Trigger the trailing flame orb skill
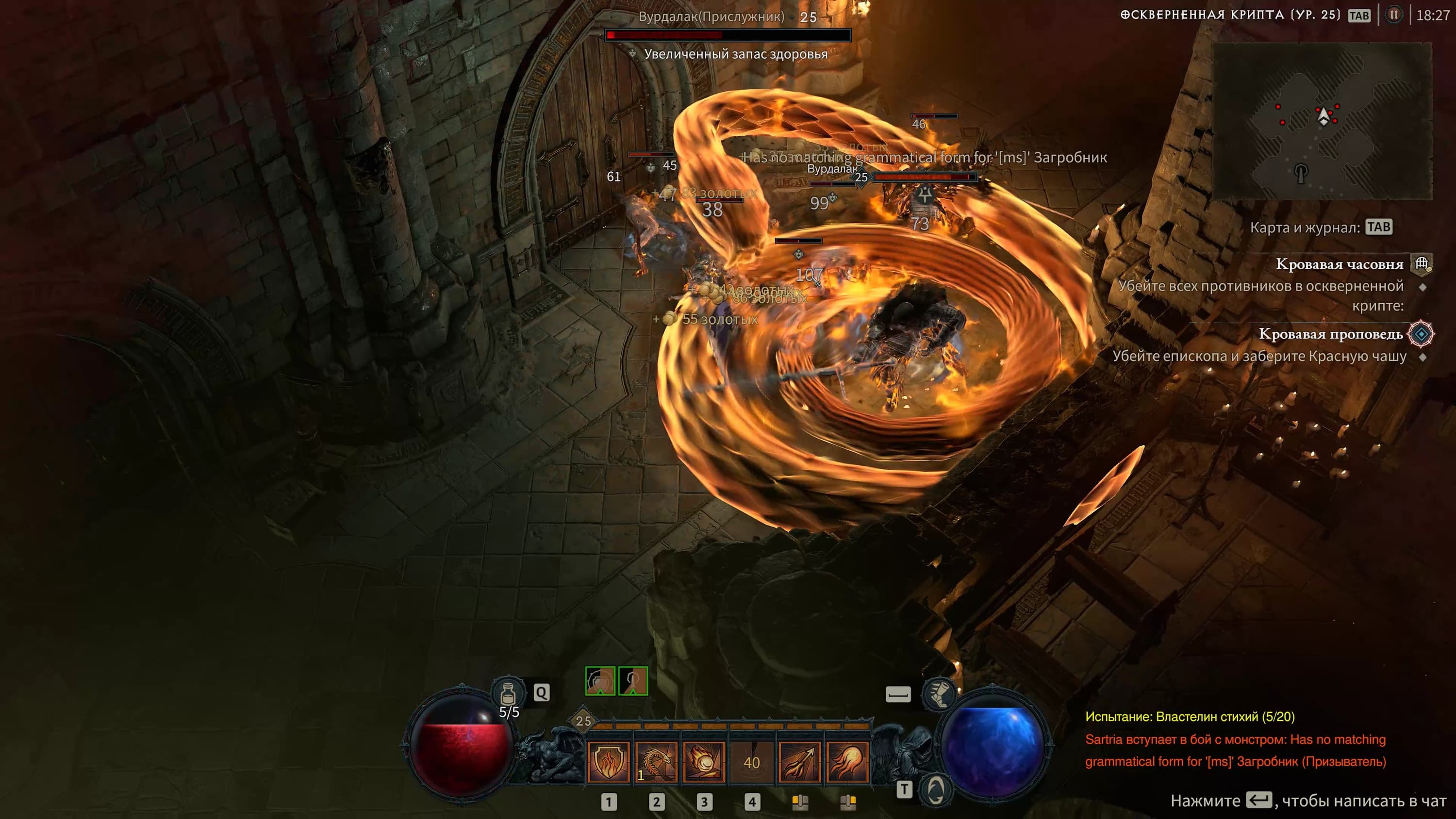The width and height of the screenshot is (1456, 819). click(x=847, y=762)
